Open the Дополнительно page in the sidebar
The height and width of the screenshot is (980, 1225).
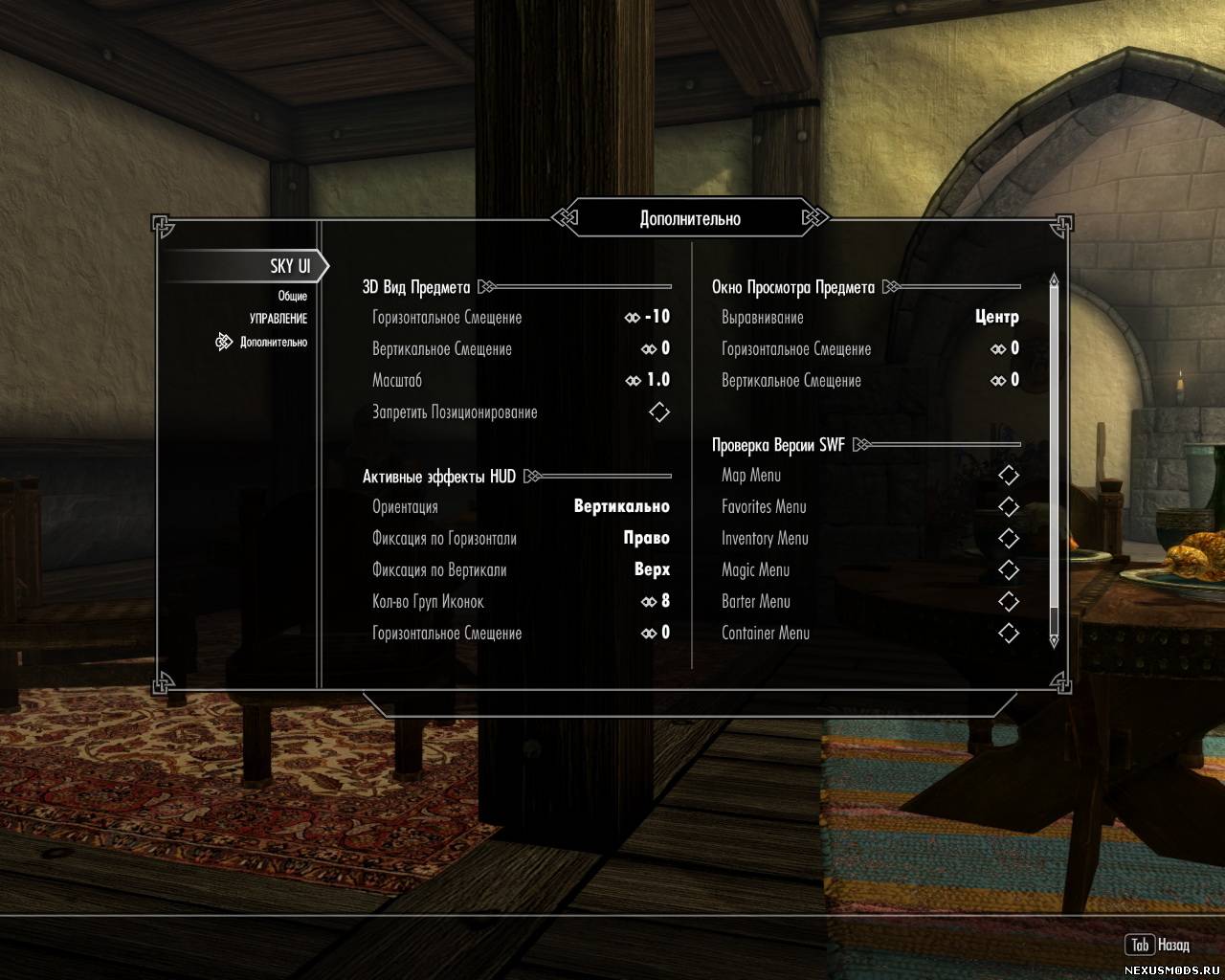pos(273,342)
